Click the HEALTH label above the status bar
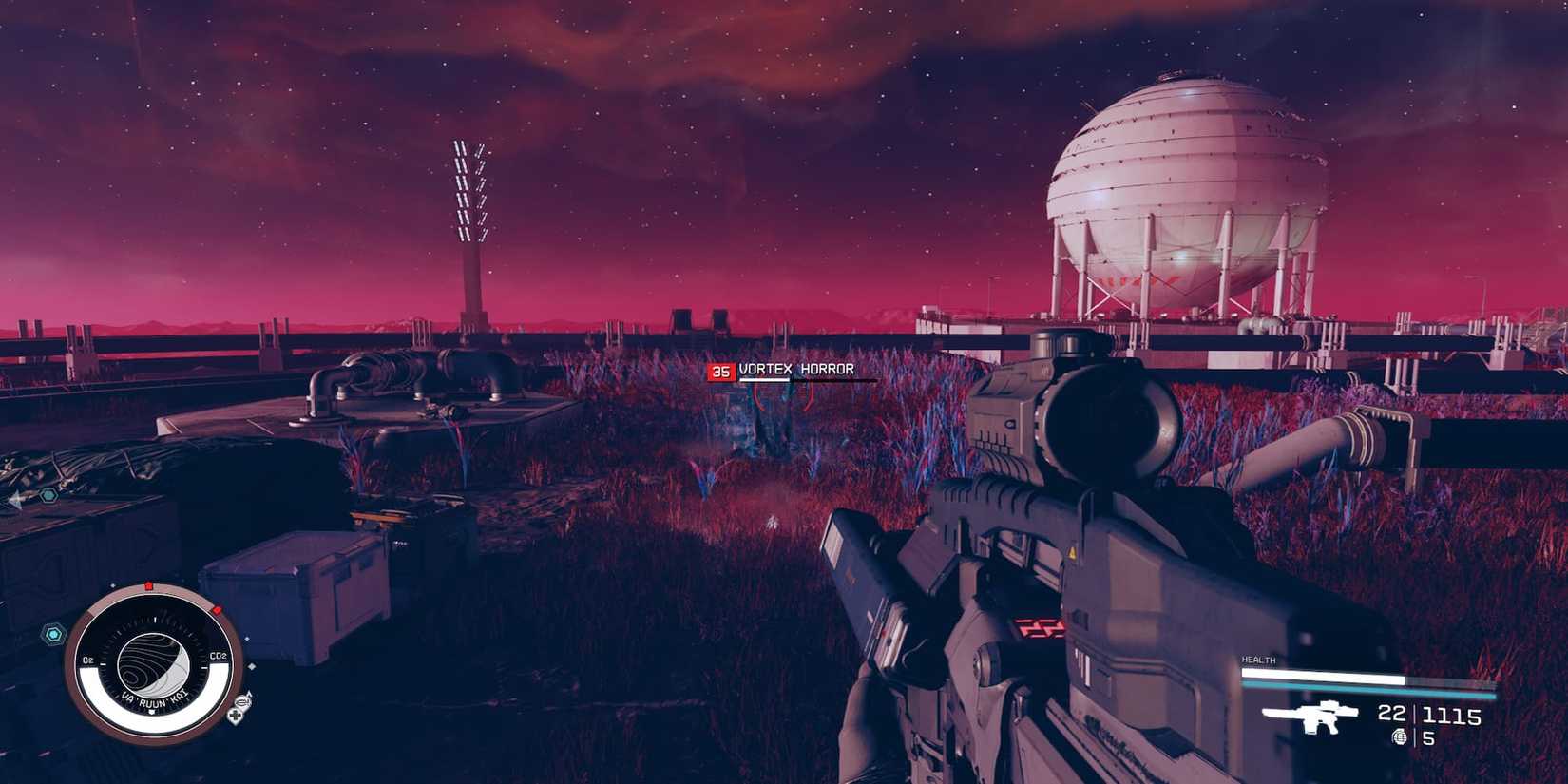This screenshot has width=1568, height=784. pyautogui.click(x=1259, y=660)
